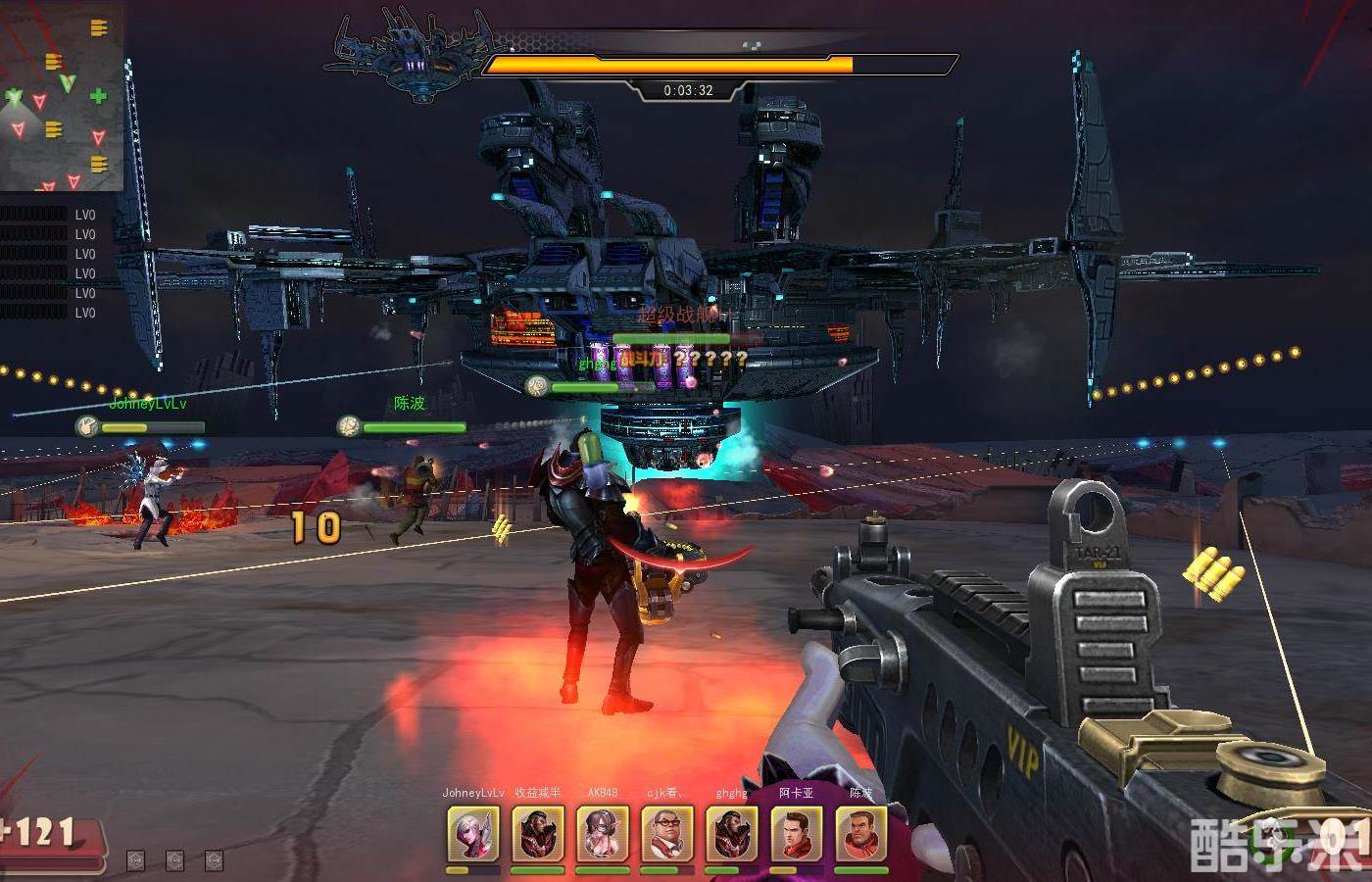Choose the 收益减半 player portrait
1372x882 pixels.
pyautogui.click(x=538, y=834)
